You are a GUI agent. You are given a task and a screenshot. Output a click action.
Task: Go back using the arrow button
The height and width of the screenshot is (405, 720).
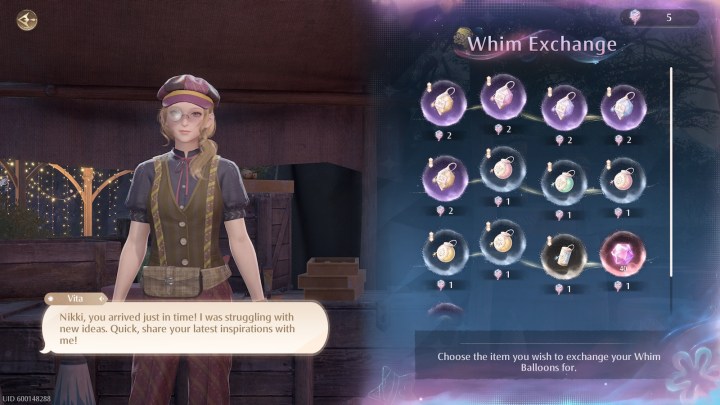pos(27,19)
